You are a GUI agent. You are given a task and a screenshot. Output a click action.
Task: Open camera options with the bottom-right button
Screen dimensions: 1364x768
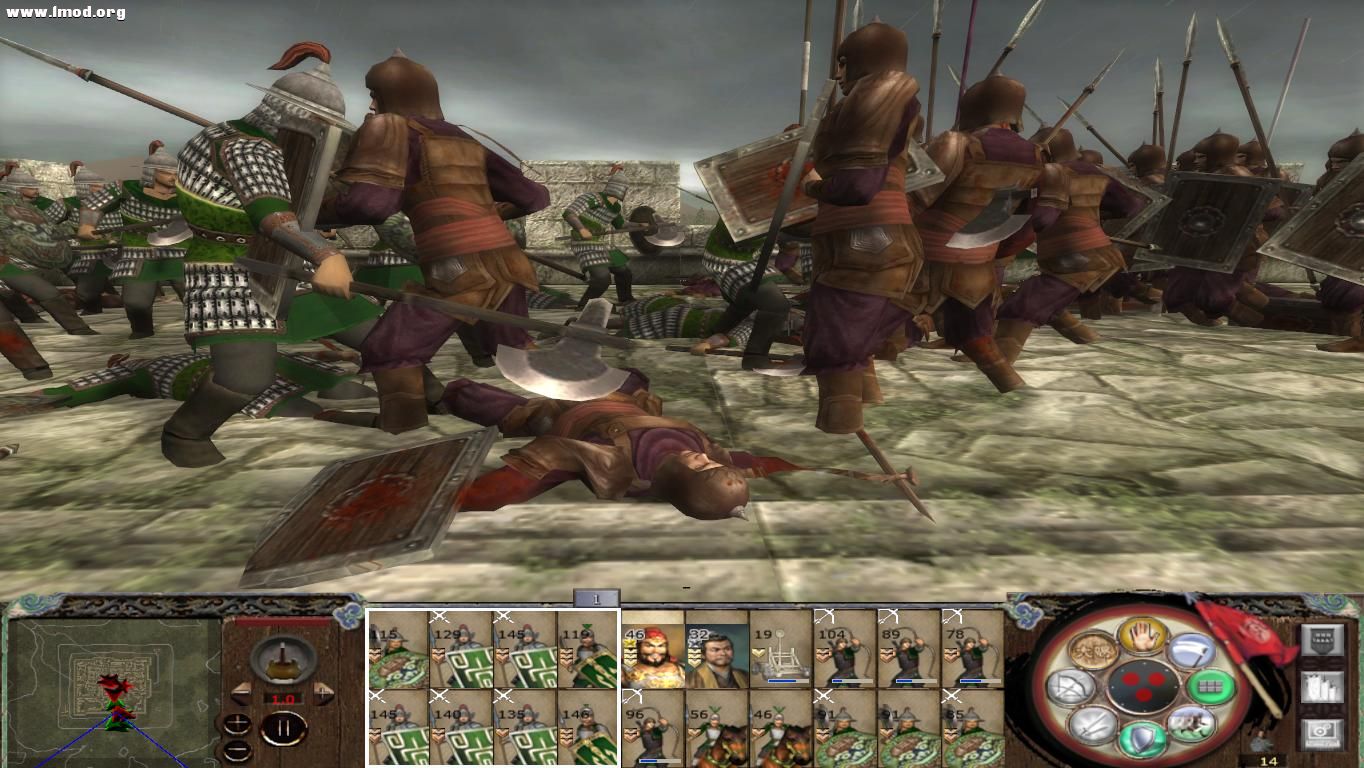tap(1321, 733)
